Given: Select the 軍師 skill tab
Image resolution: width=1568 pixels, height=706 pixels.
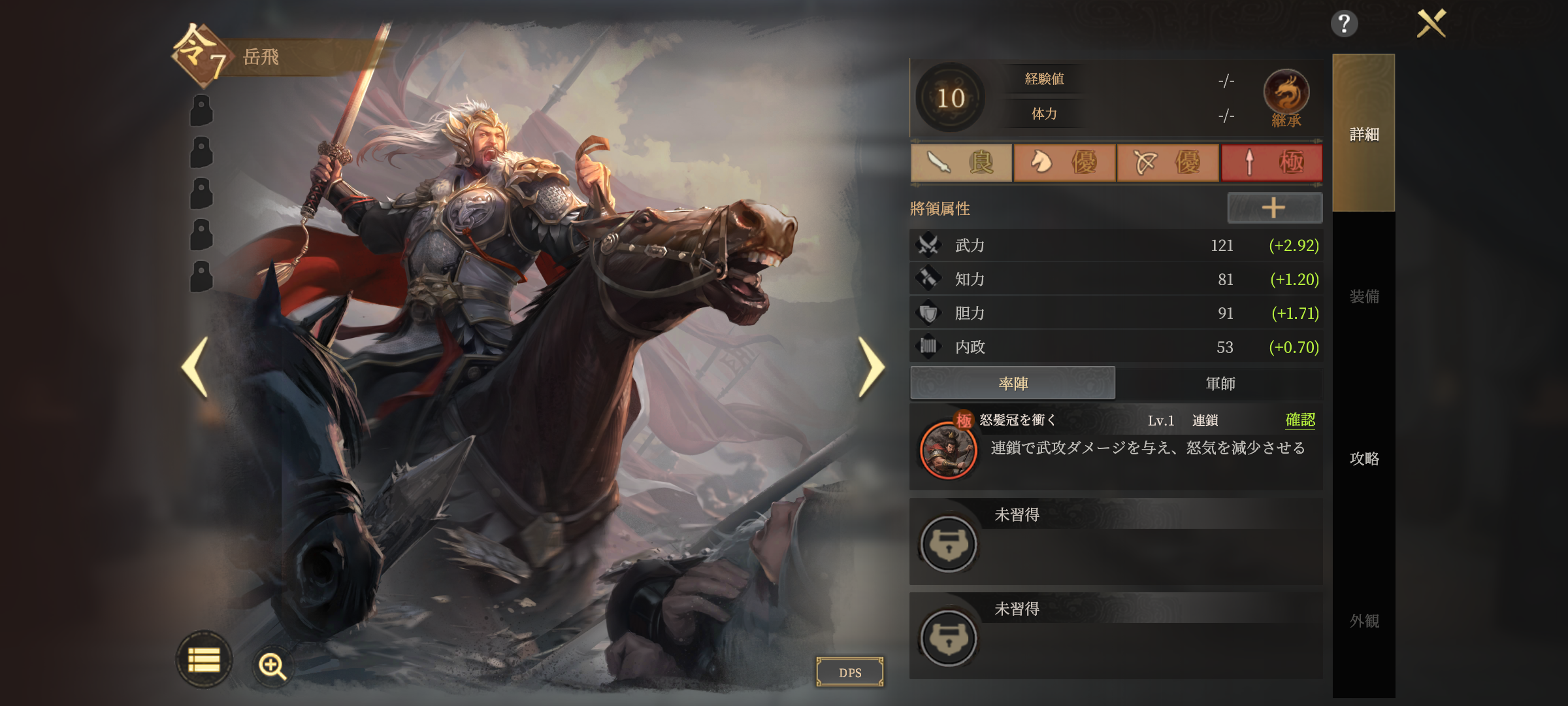Looking at the screenshot, I should 1220,384.
